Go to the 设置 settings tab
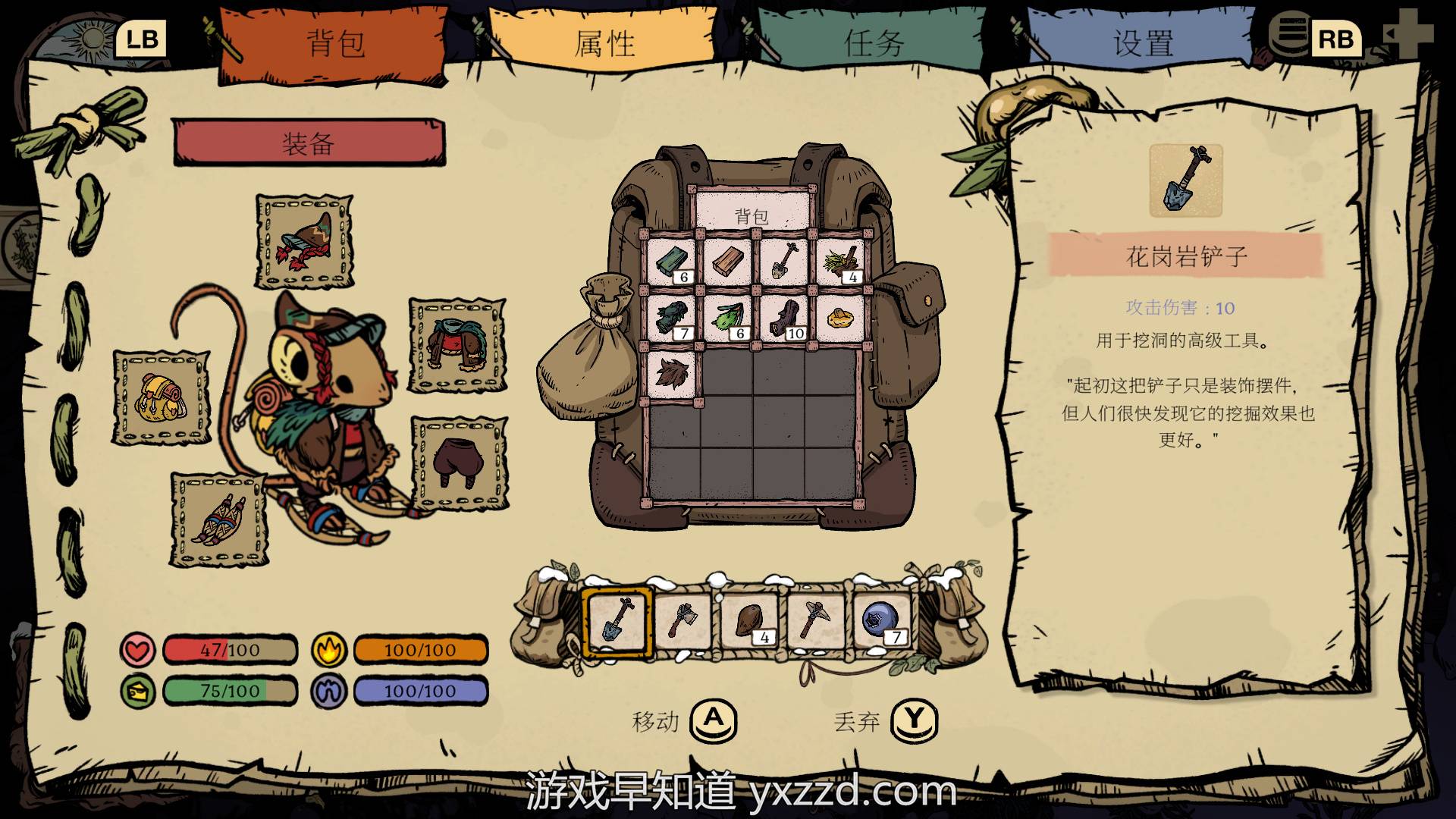This screenshot has height=819, width=1456. (1143, 44)
